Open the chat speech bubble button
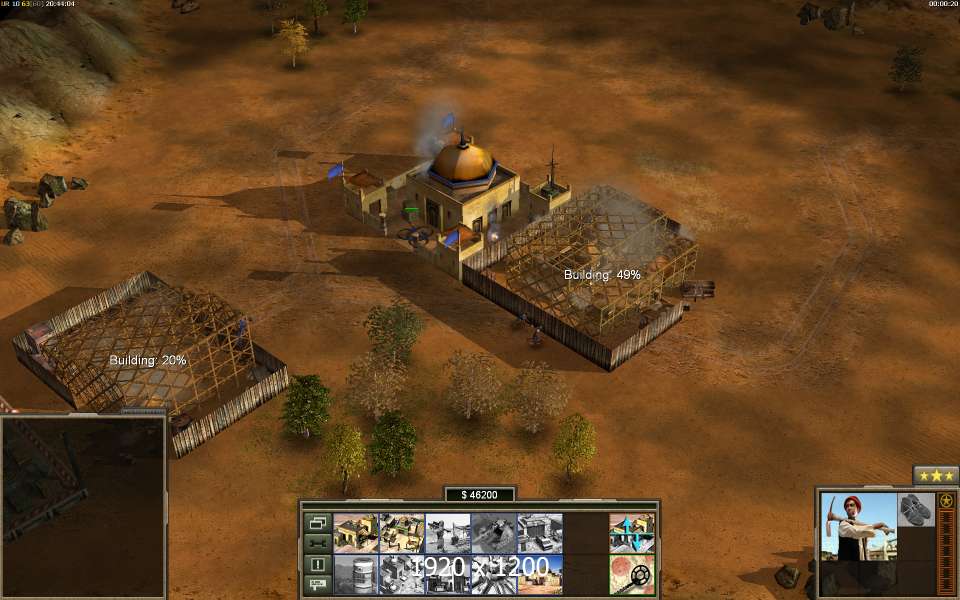The height and width of the screenshot is (600, 960). click(317, 584)
